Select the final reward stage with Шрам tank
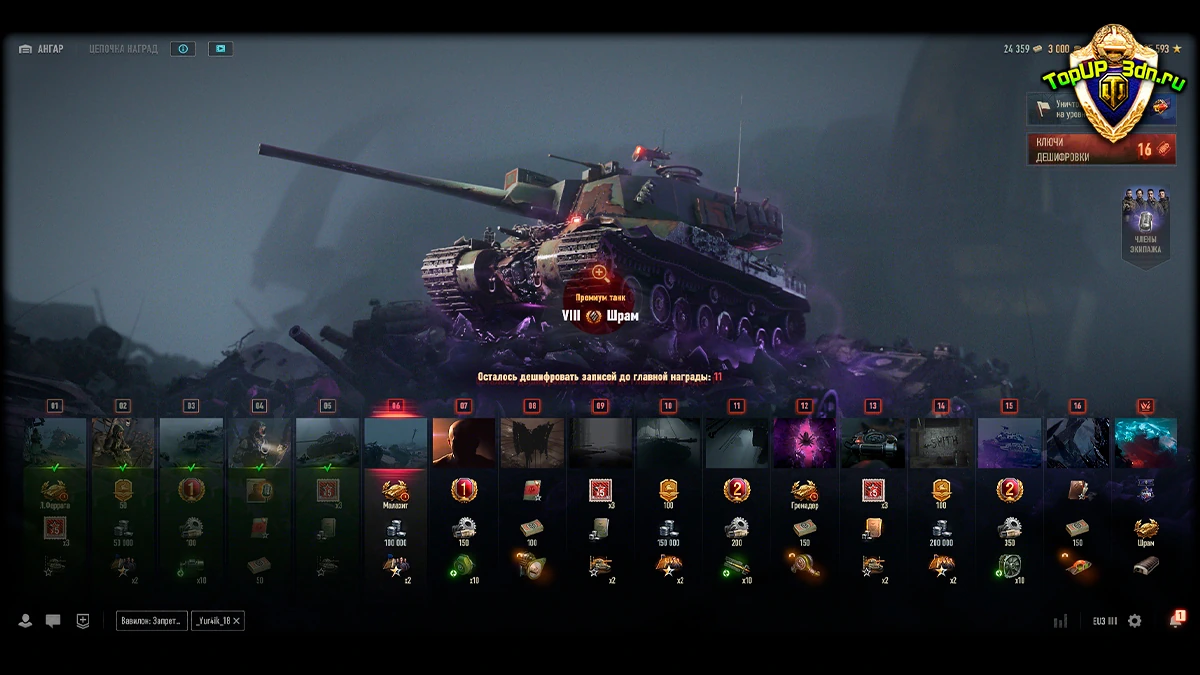The height and width of the screenshot is (675, 1200). click(1145, 442)
